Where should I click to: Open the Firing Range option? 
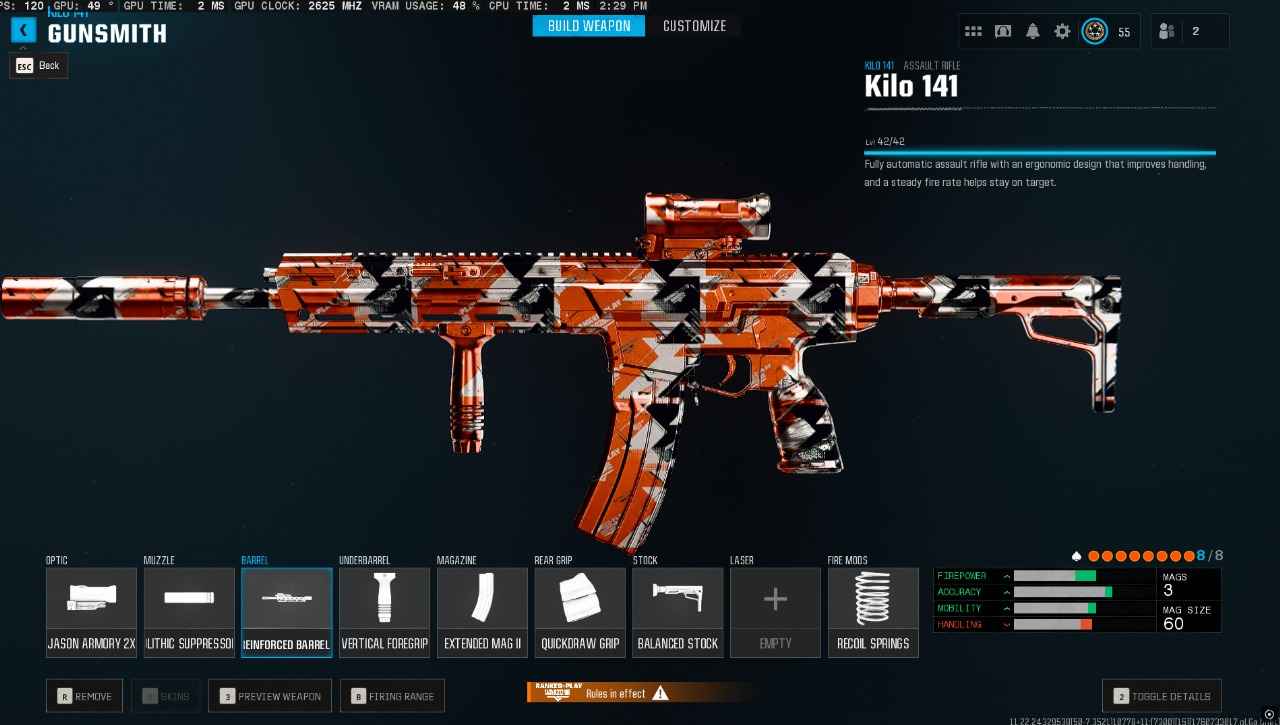[x=392, y=696]
